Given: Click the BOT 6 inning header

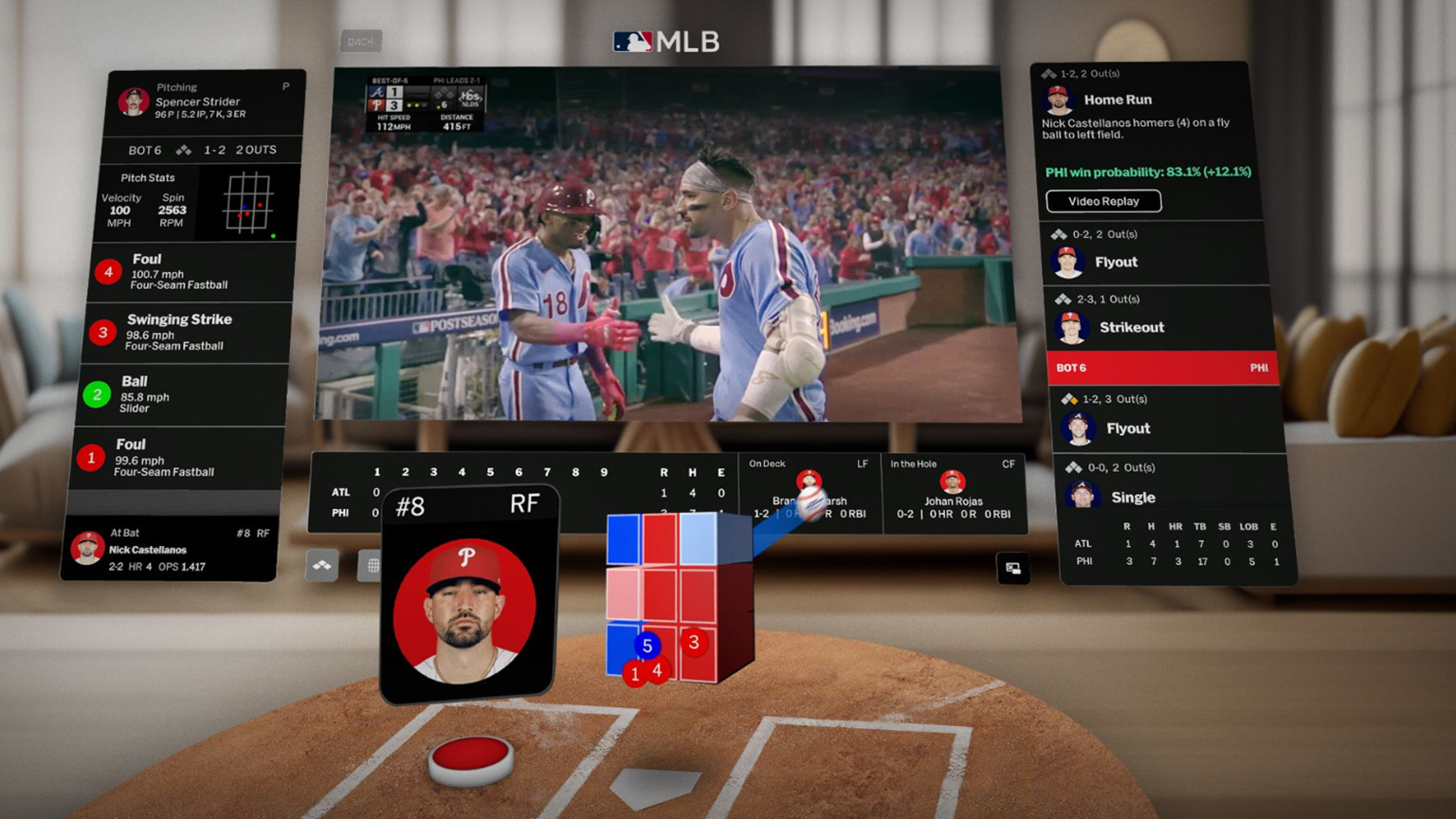Looking at the screenshot, I should pyautogui.click(x=1161, y=368).
